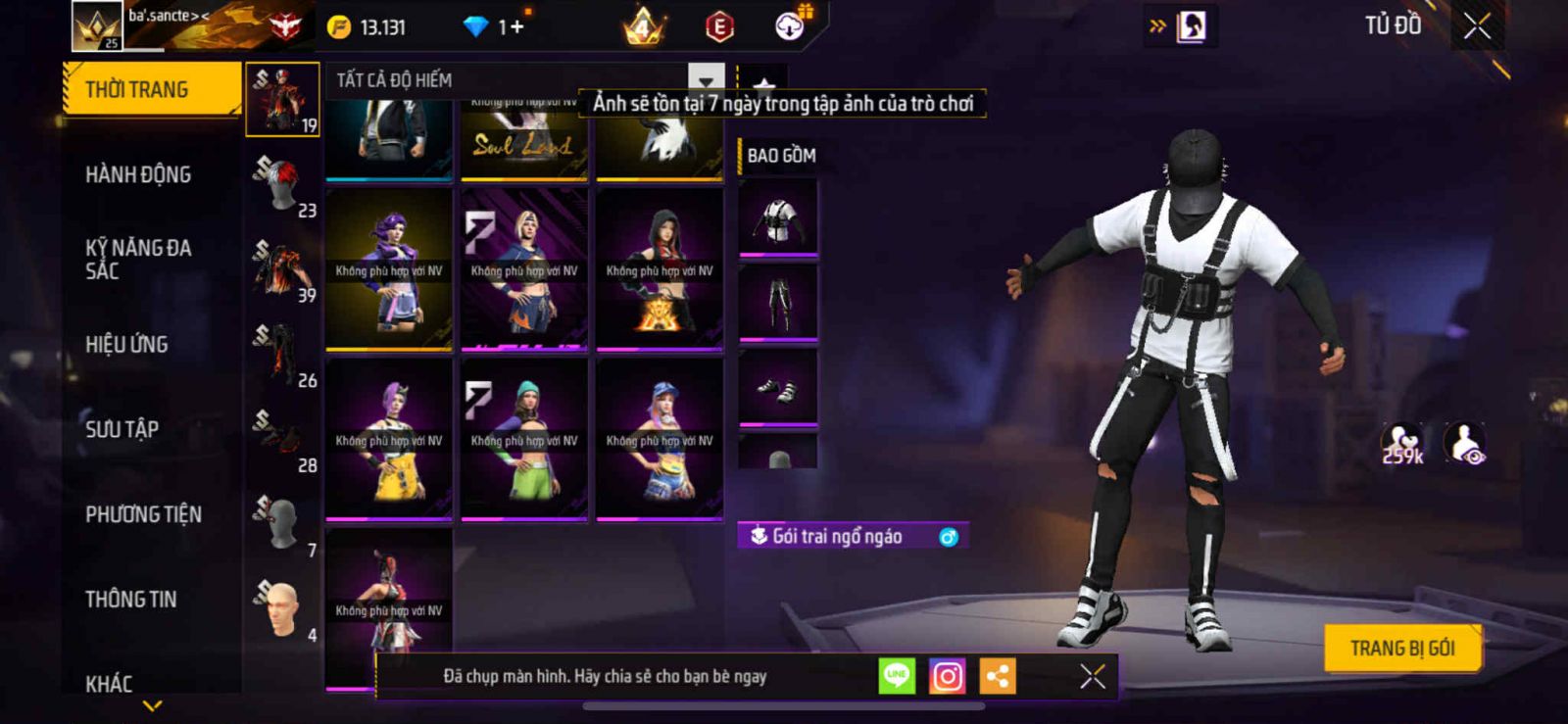
Task: Open the PHƯƠNG TIỆN category
Action: pyautogui.click(x=143, y=514)
